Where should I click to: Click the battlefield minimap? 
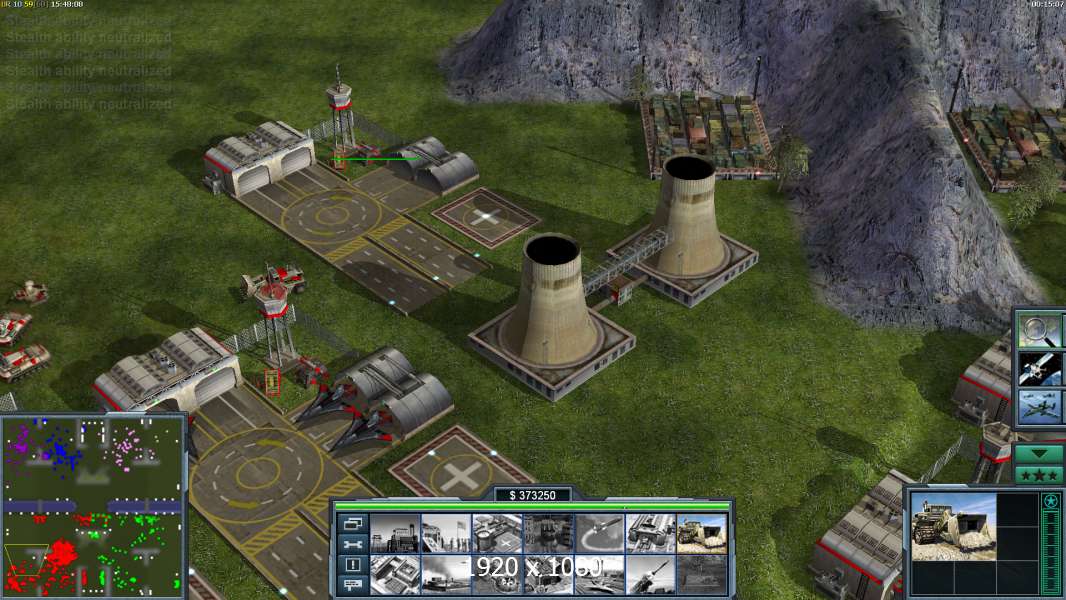point(93,505)
